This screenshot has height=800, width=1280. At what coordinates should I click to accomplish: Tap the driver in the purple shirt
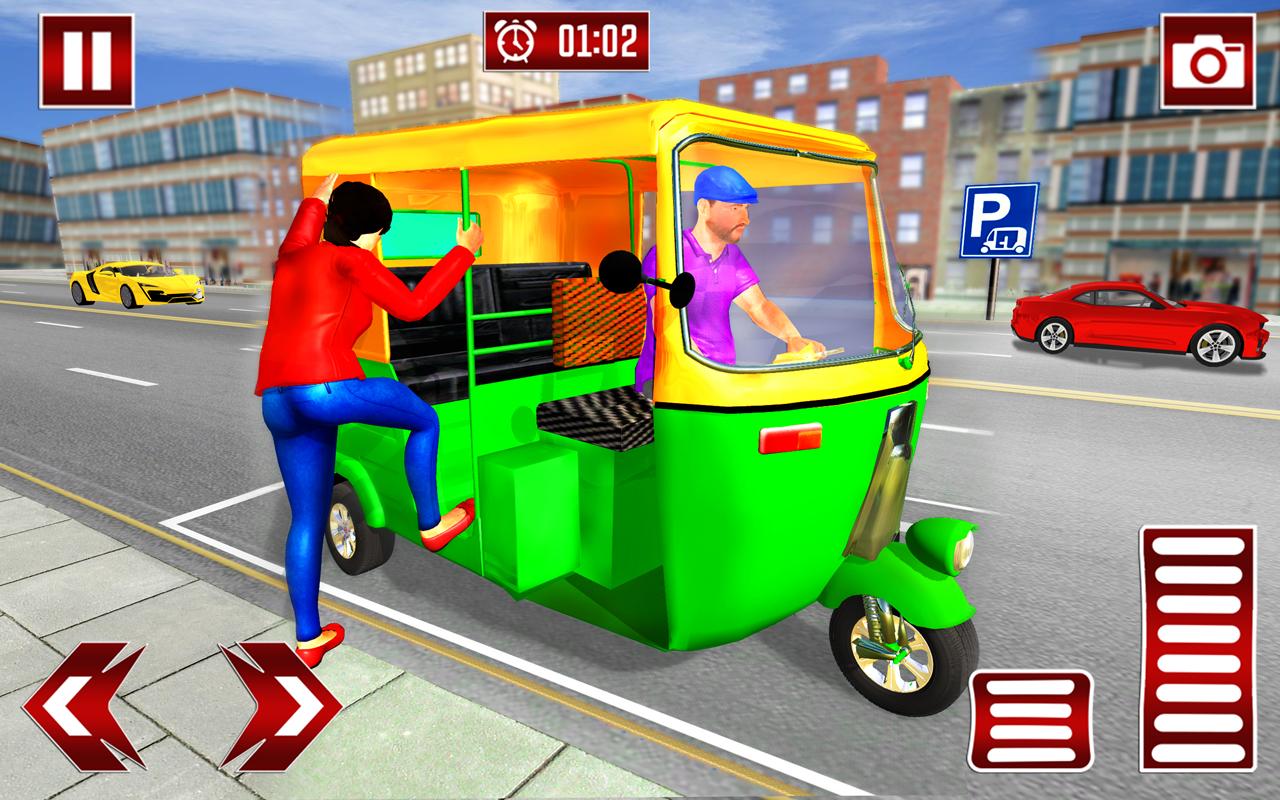coord(720,290)
